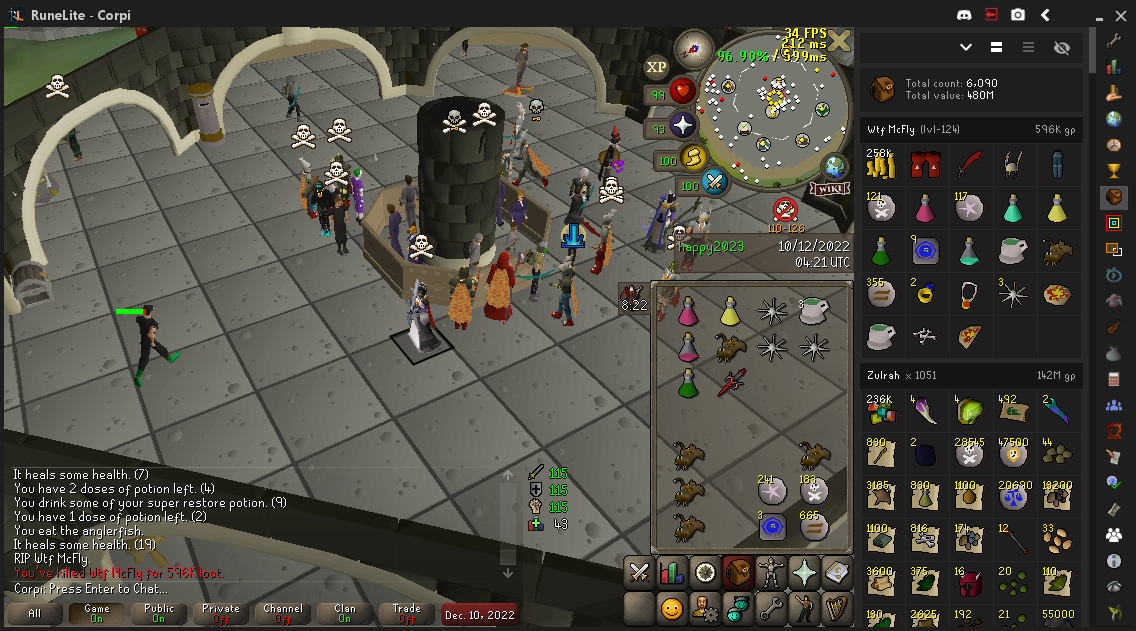This screenshot has width=1136, height=631.
Task: Toggle run energy orb
Action: (x=694, y=157)
